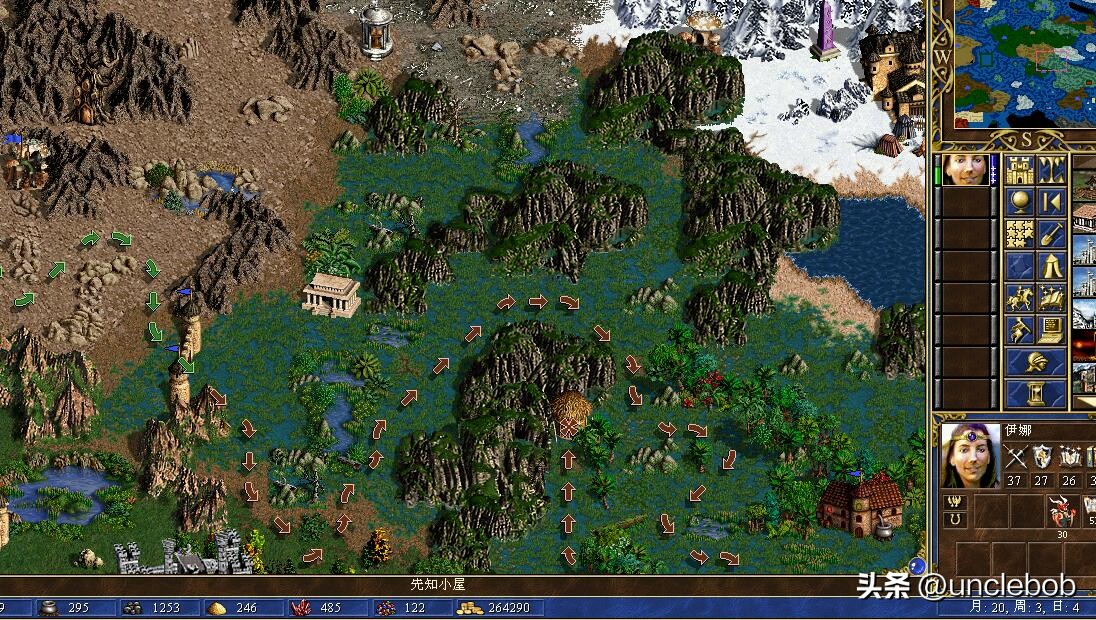Viewport: 1096px width, 620px height.
Task: Click the morale icon above the horseshoe
Action: coord(955,501)
